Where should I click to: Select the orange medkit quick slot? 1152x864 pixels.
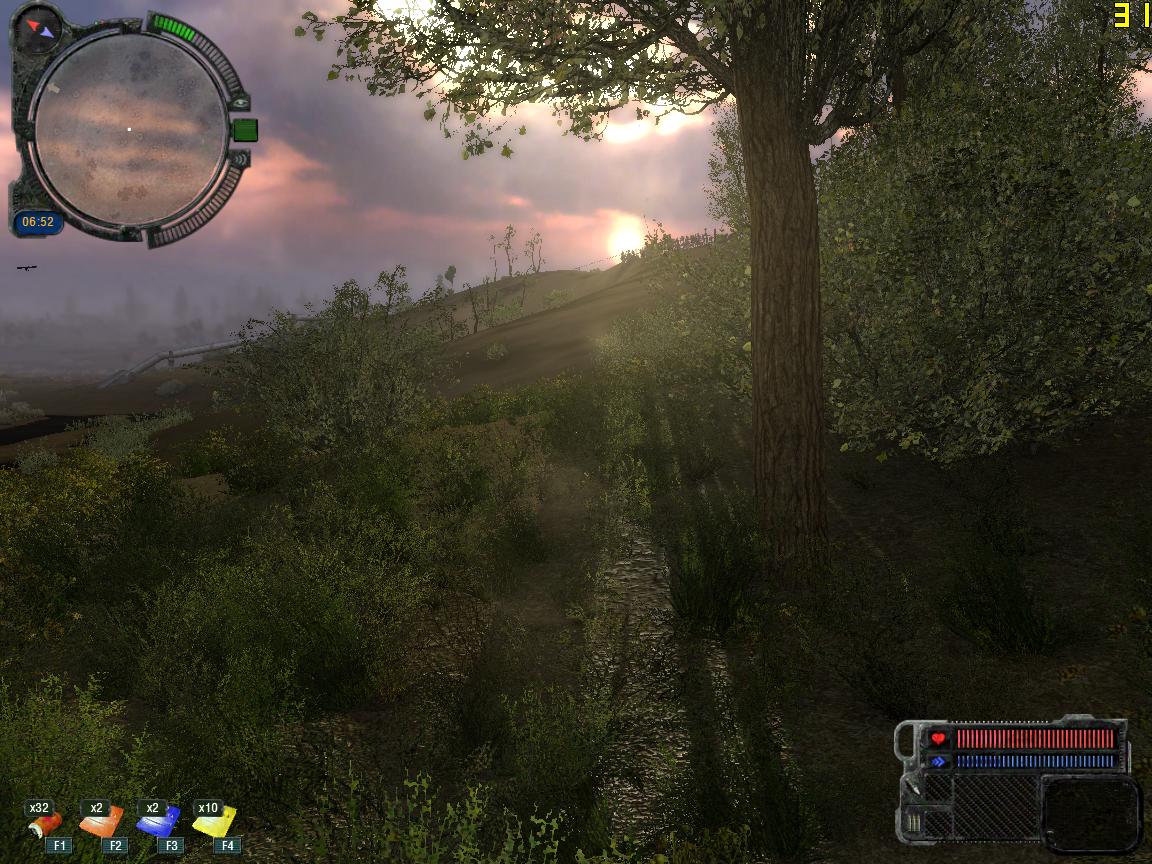(x=102, y=822)
